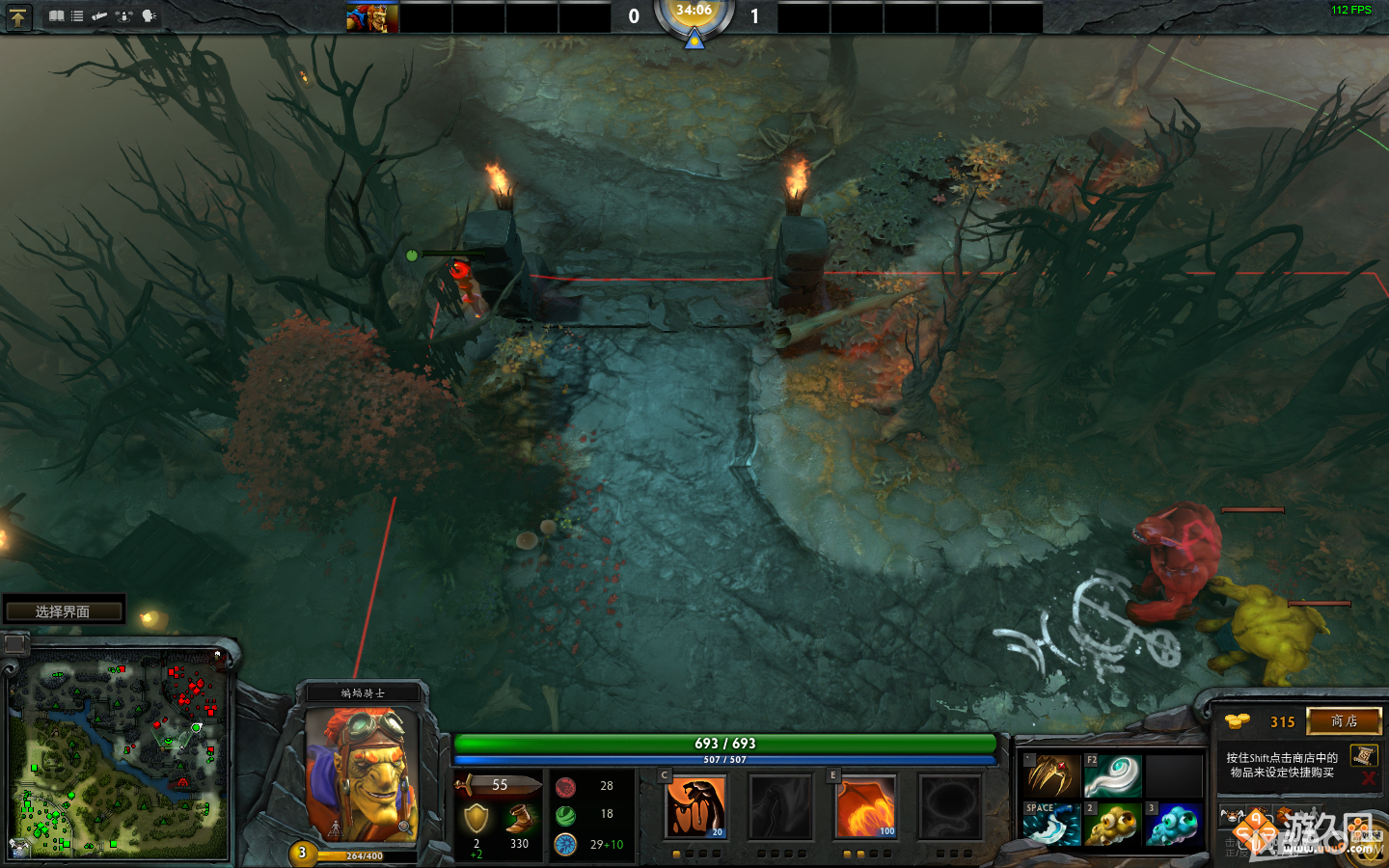This screenshot has height=868, width=1389.
Task: Open the spellbook icon in the top-left toolbar
Action: point(57,15)
